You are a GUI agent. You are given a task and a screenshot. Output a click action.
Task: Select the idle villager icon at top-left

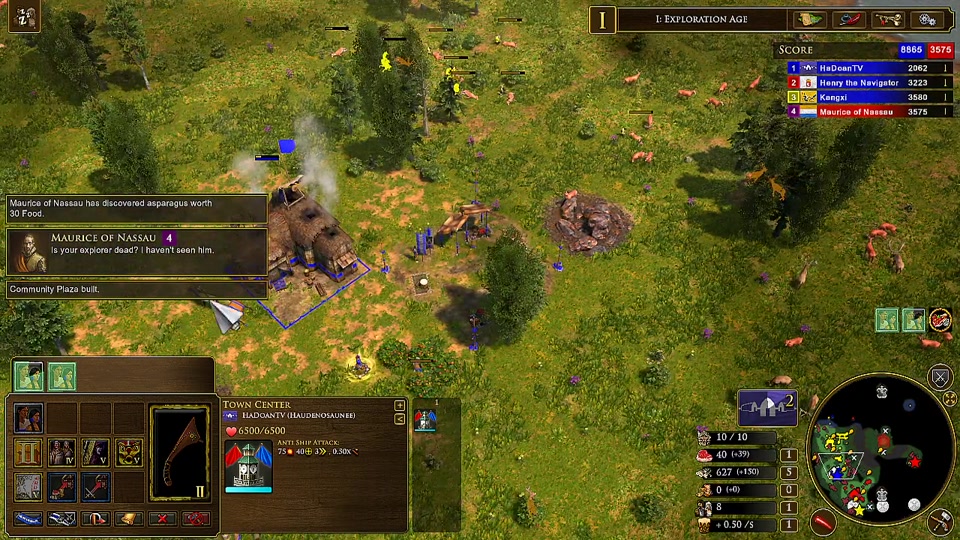point(22,17)
